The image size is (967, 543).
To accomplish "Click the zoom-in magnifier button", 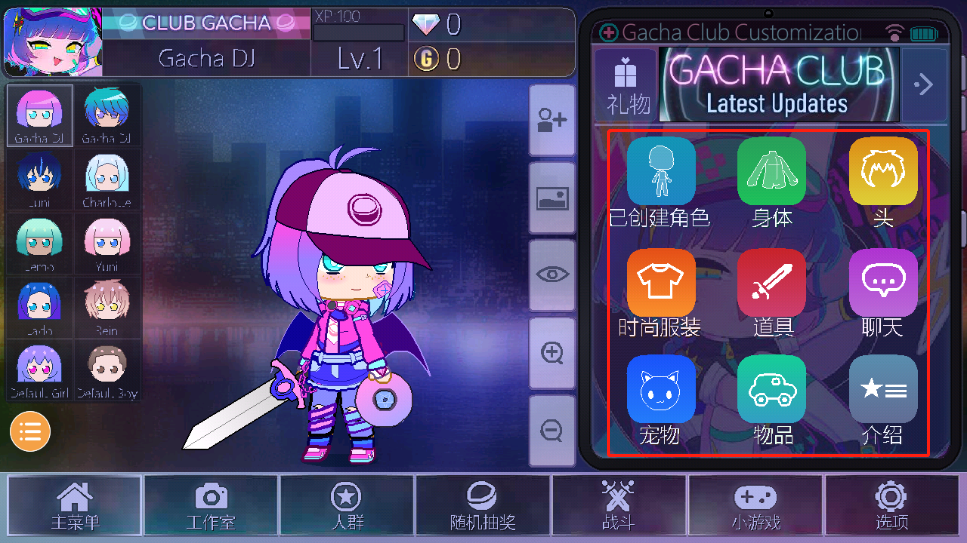I will [552, 352].
